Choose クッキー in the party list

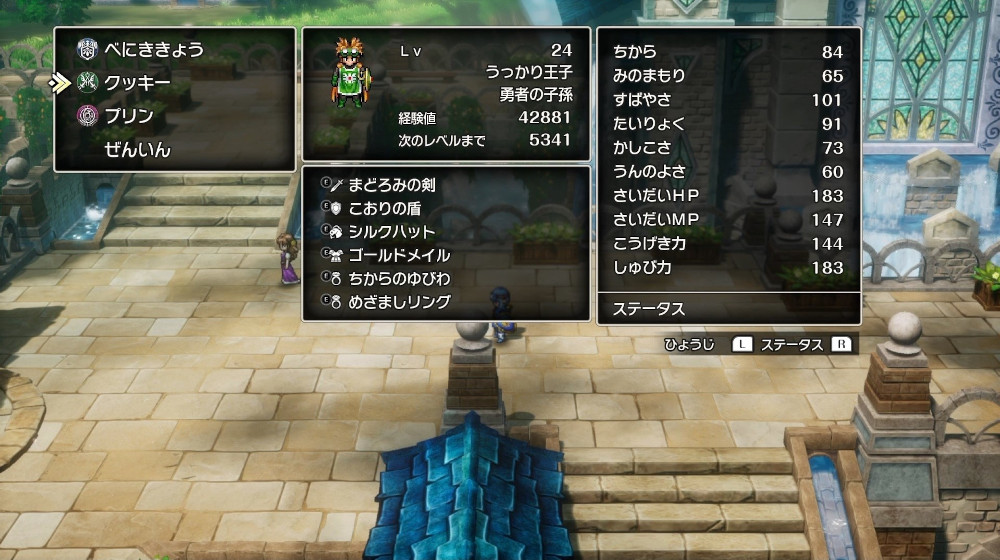click(x=137, y=82)
